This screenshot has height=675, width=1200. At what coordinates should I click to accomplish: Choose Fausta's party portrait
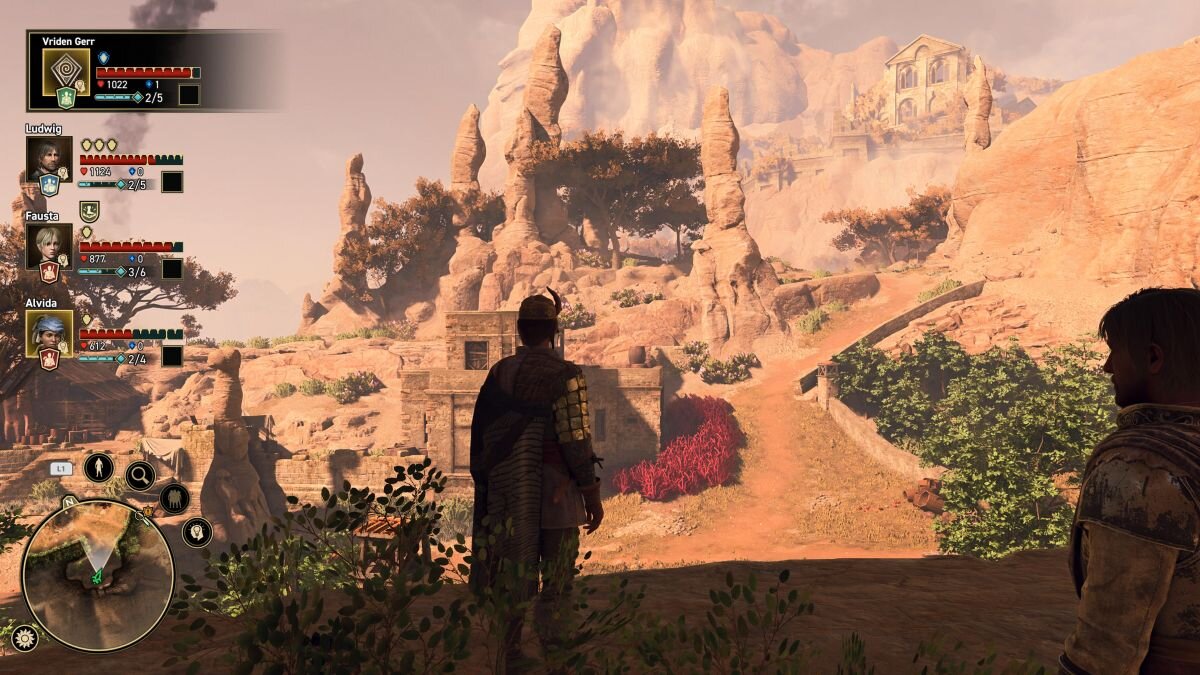(49, 245)
